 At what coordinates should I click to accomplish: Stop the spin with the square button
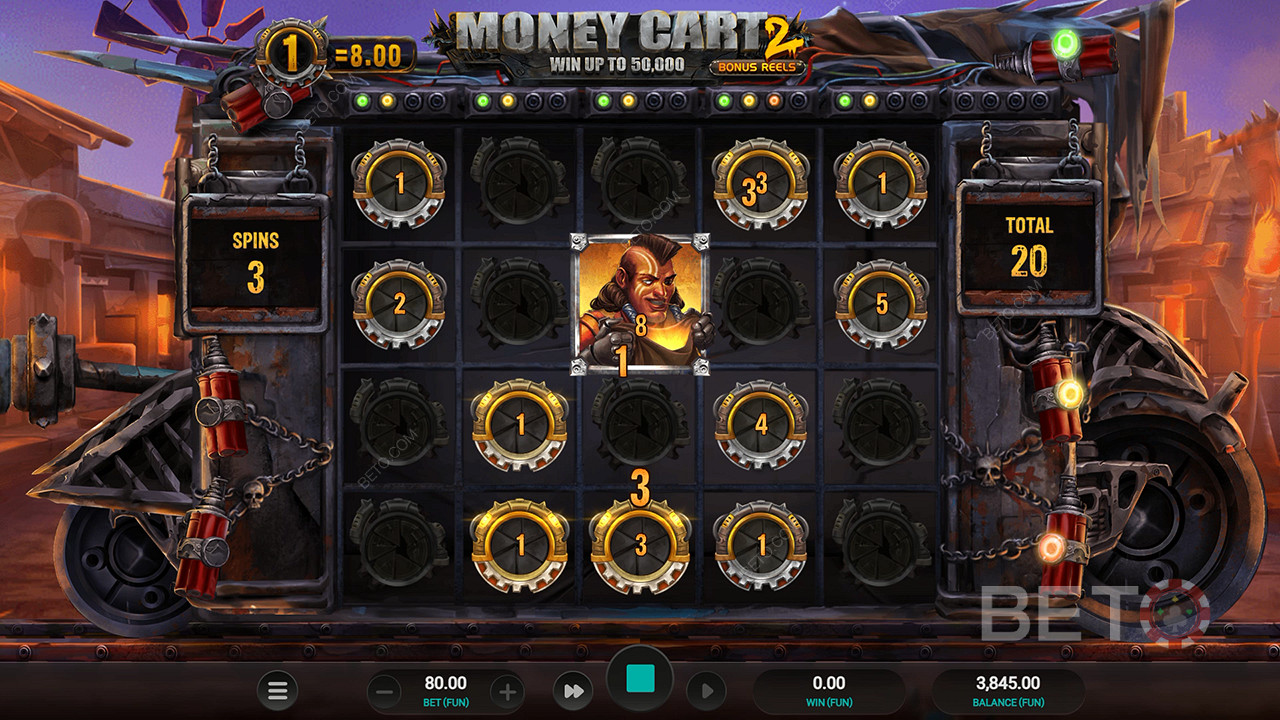(x=640, y=680)
